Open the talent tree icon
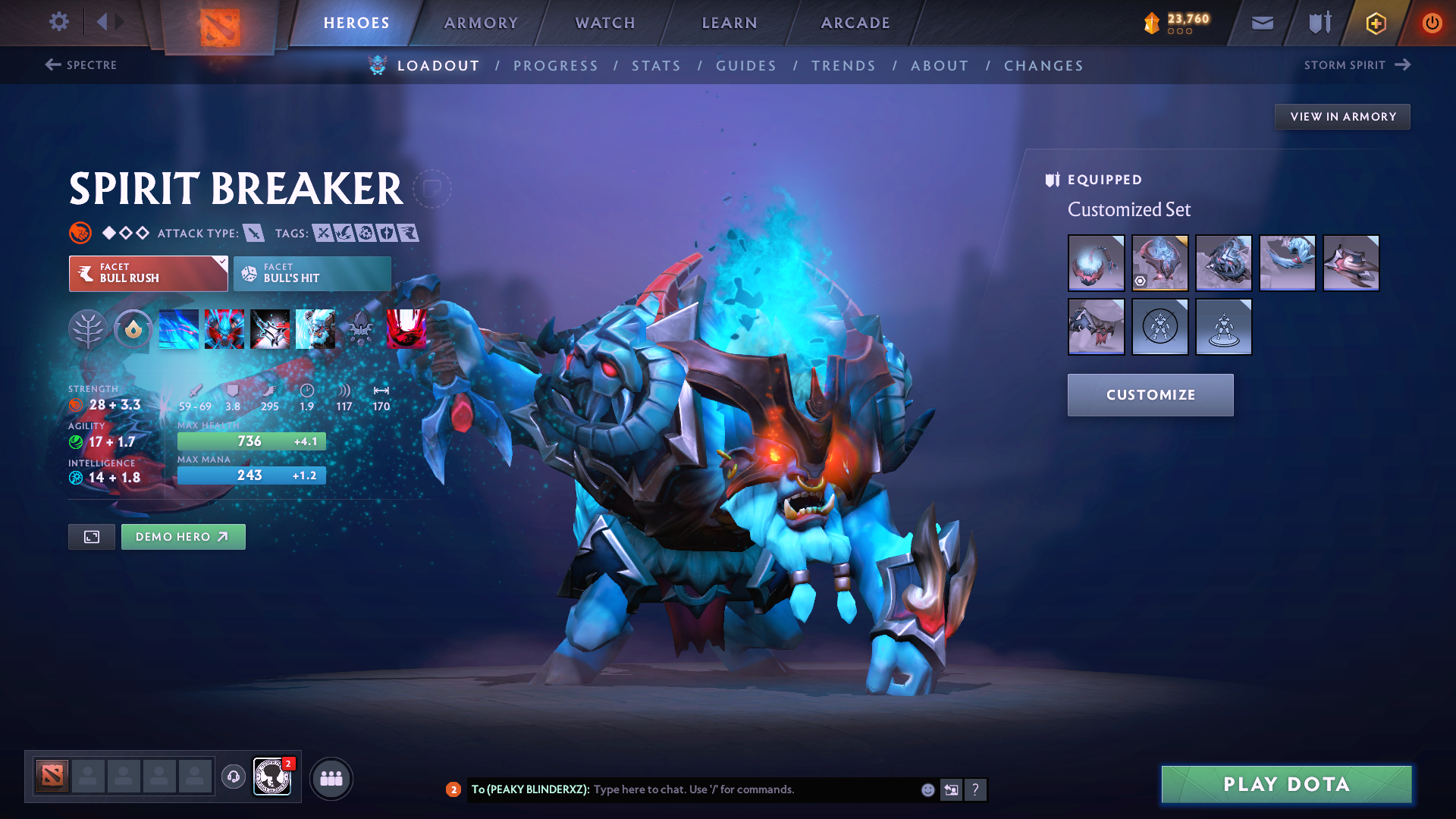This screenshot has height=819, width=1456. coord(89,329)
